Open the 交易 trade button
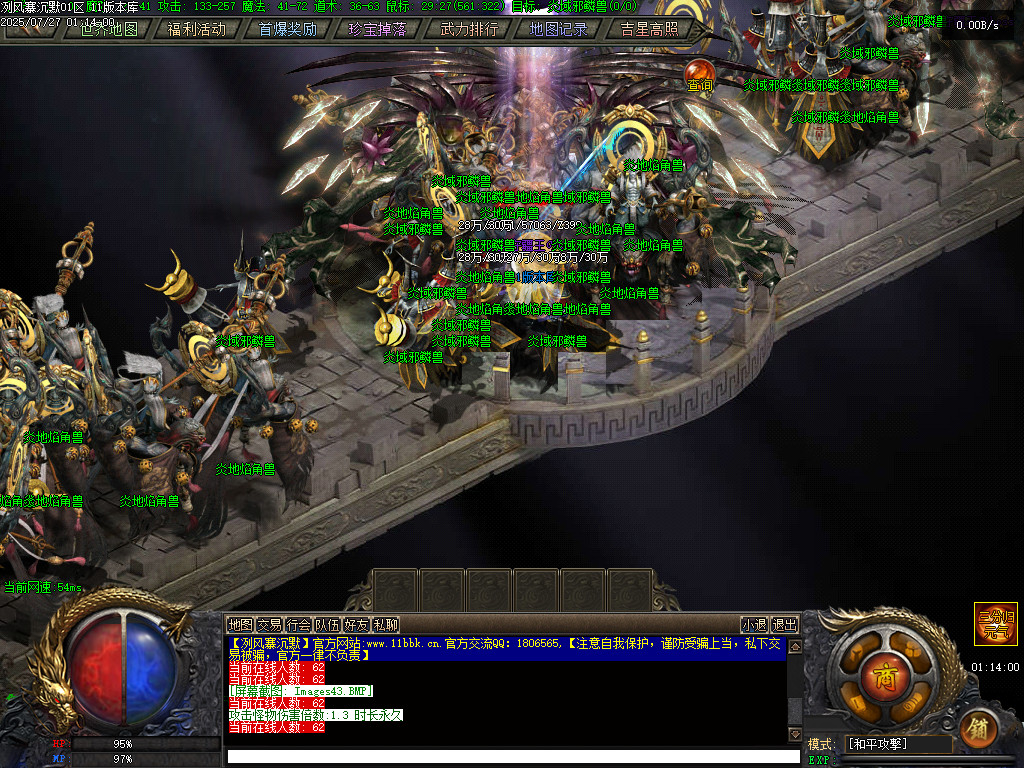This screenshot has width=1024, height=768. [x=269, y=625]
